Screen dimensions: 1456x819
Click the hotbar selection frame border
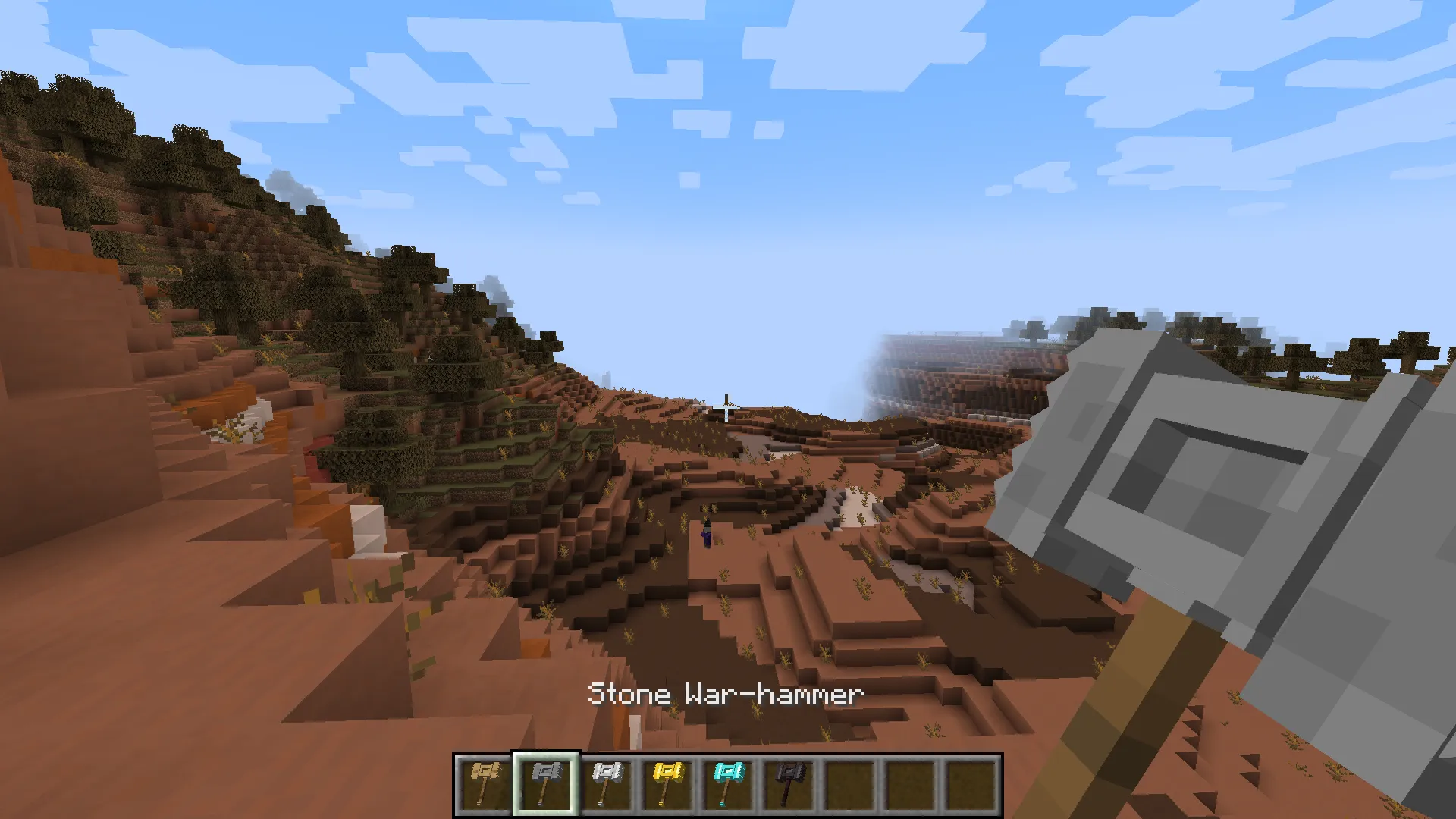pyautogui.click(x=544, y=753)
